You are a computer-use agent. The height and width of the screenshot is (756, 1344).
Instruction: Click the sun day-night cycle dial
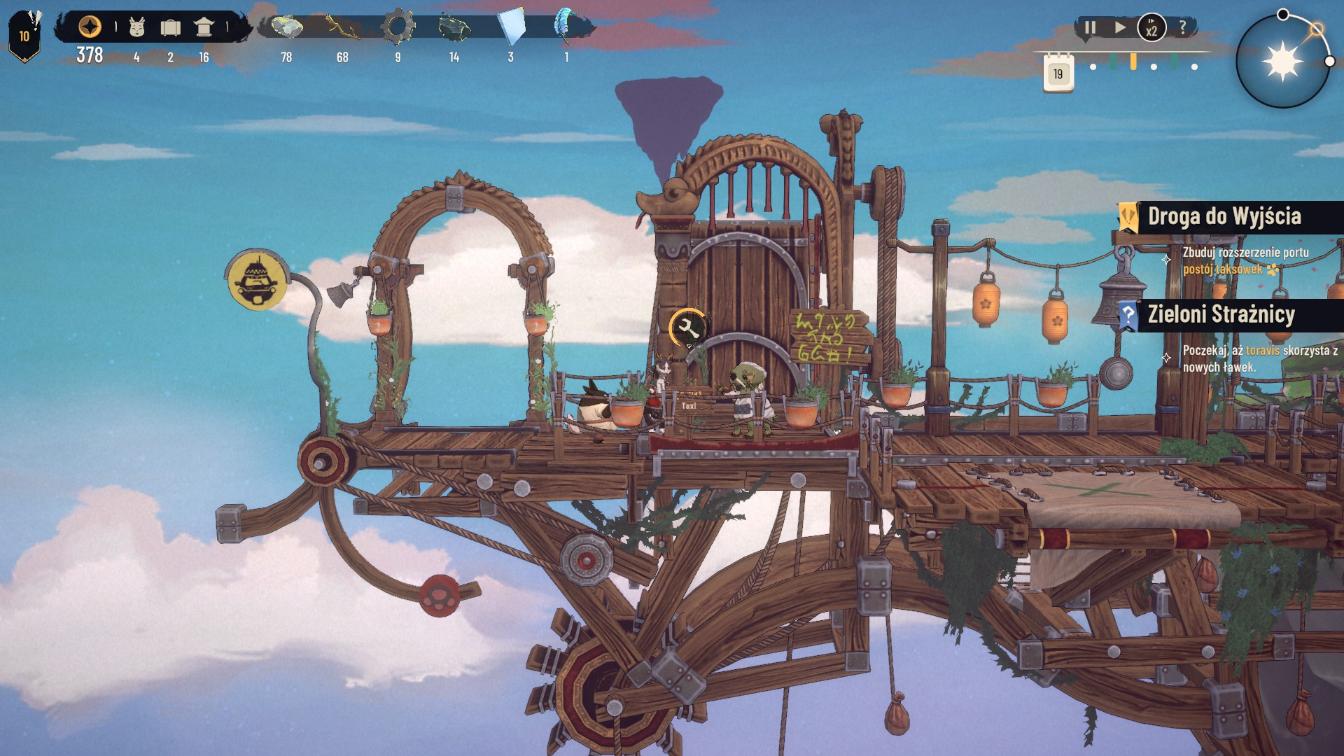click(1282, 62)
